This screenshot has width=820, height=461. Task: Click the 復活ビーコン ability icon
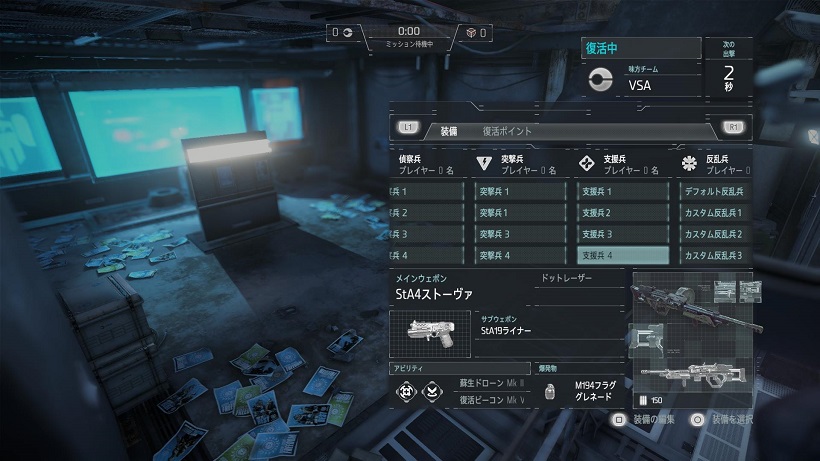tap(431, 391)
